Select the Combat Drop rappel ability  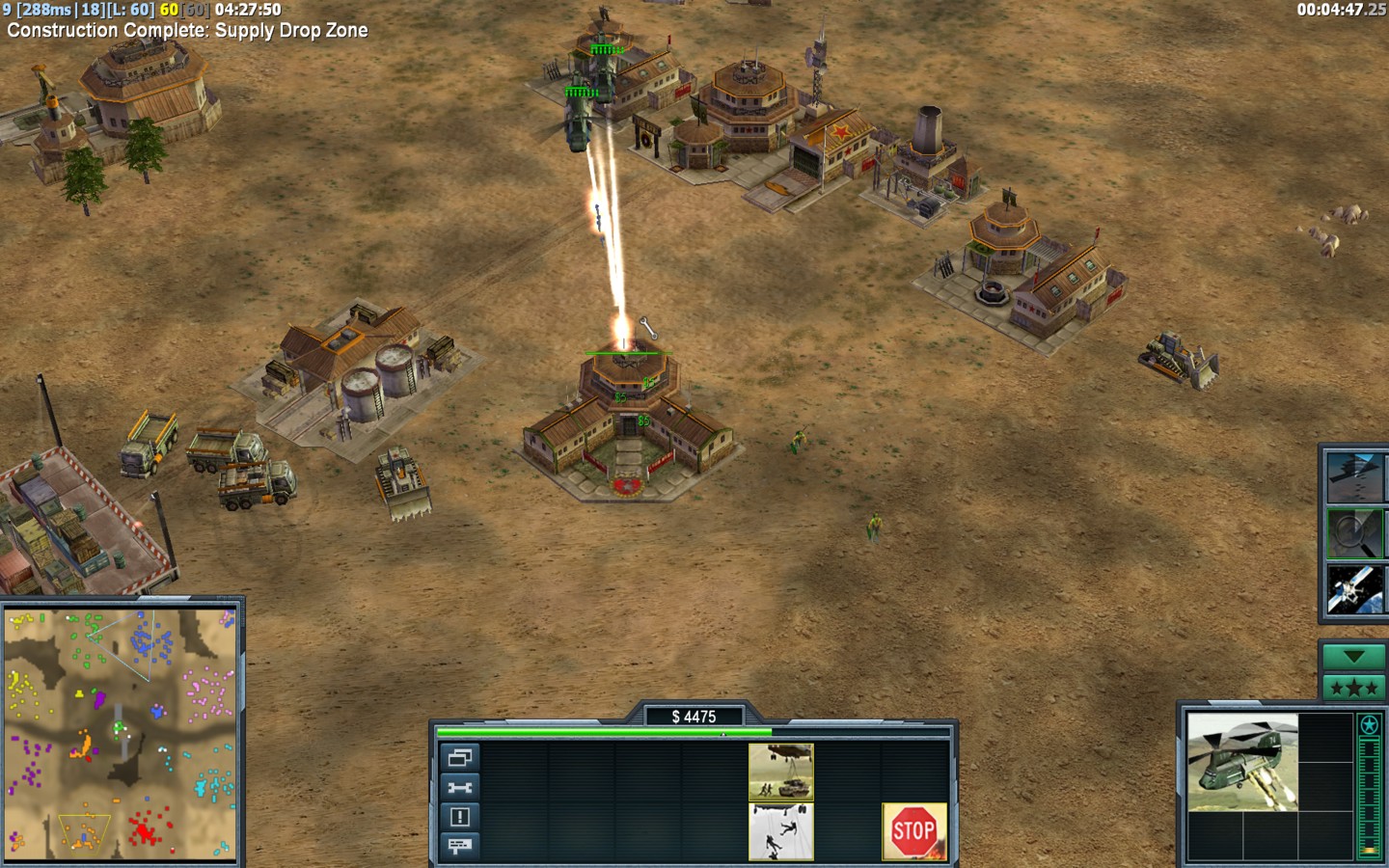click(x=781, y=830)
